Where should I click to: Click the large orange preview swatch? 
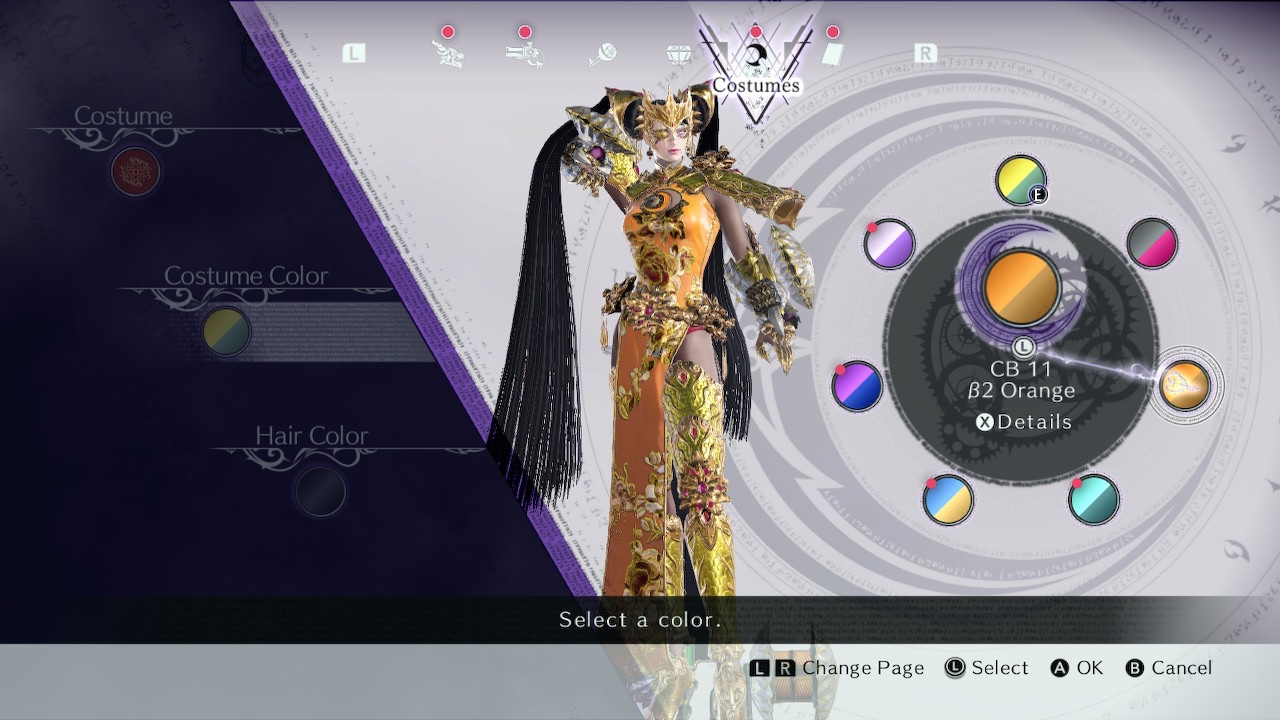click(x=1021, y=288)
